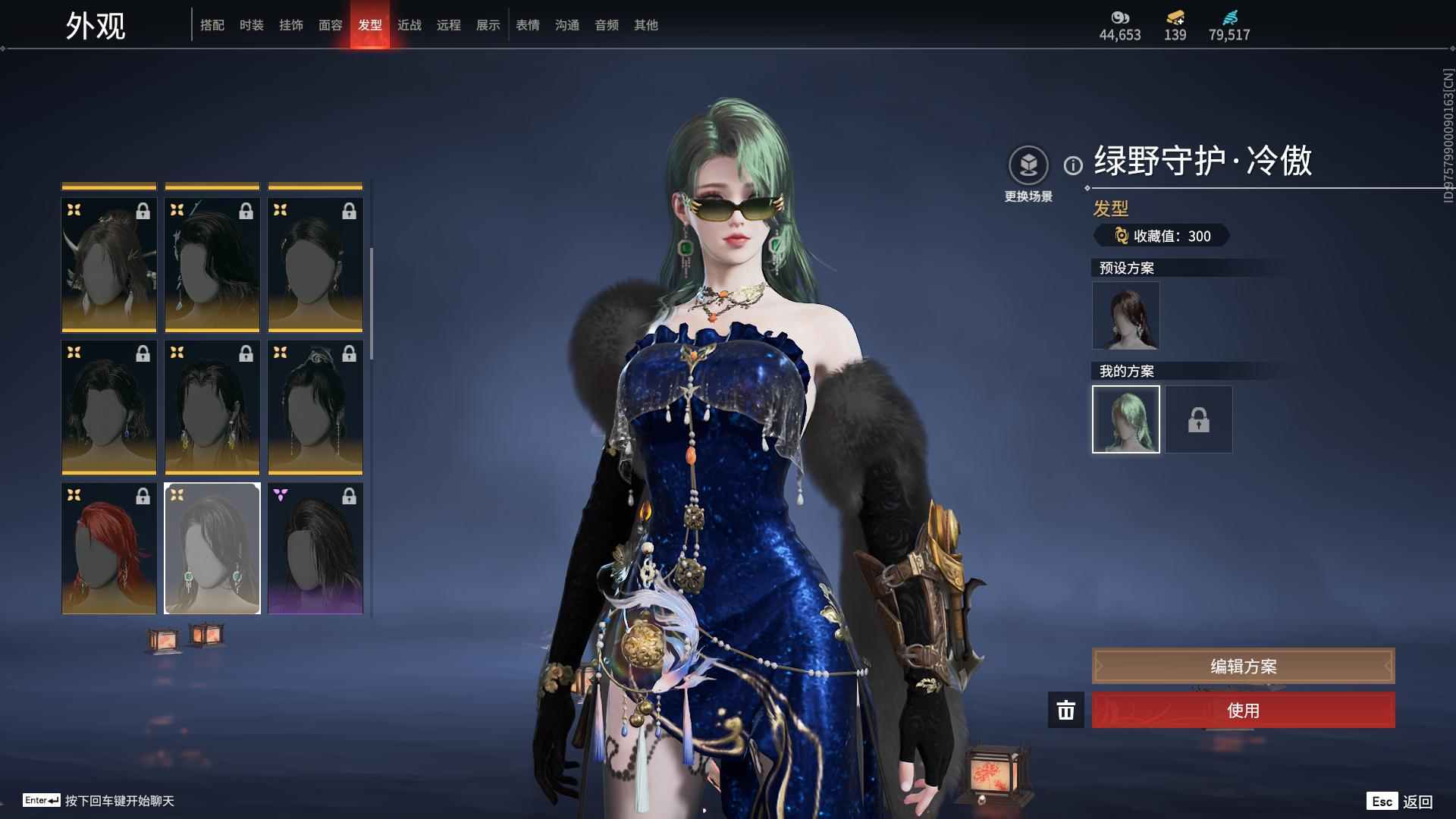Select the 其他 tab

point(646,25)
